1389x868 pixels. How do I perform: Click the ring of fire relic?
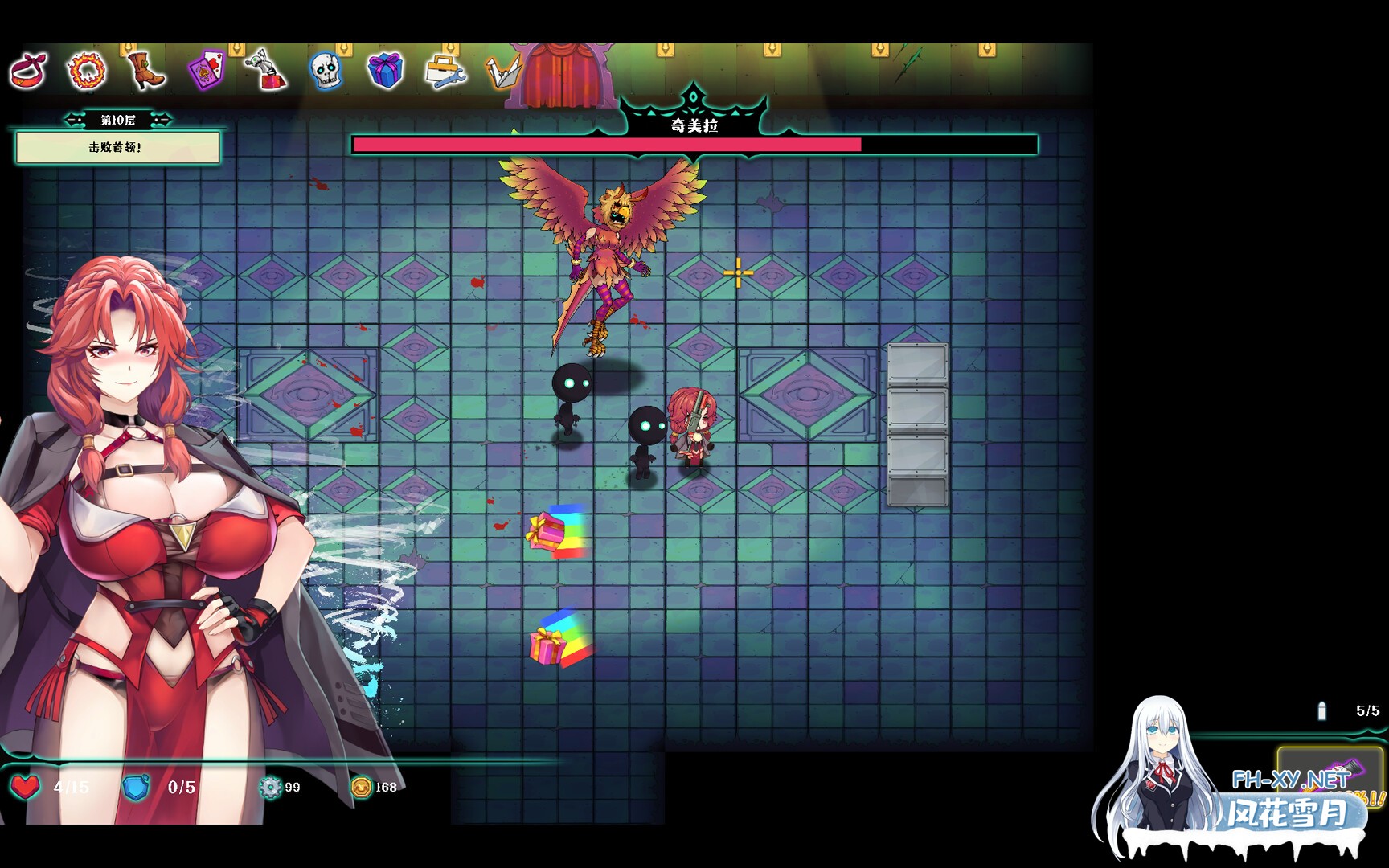87,71
